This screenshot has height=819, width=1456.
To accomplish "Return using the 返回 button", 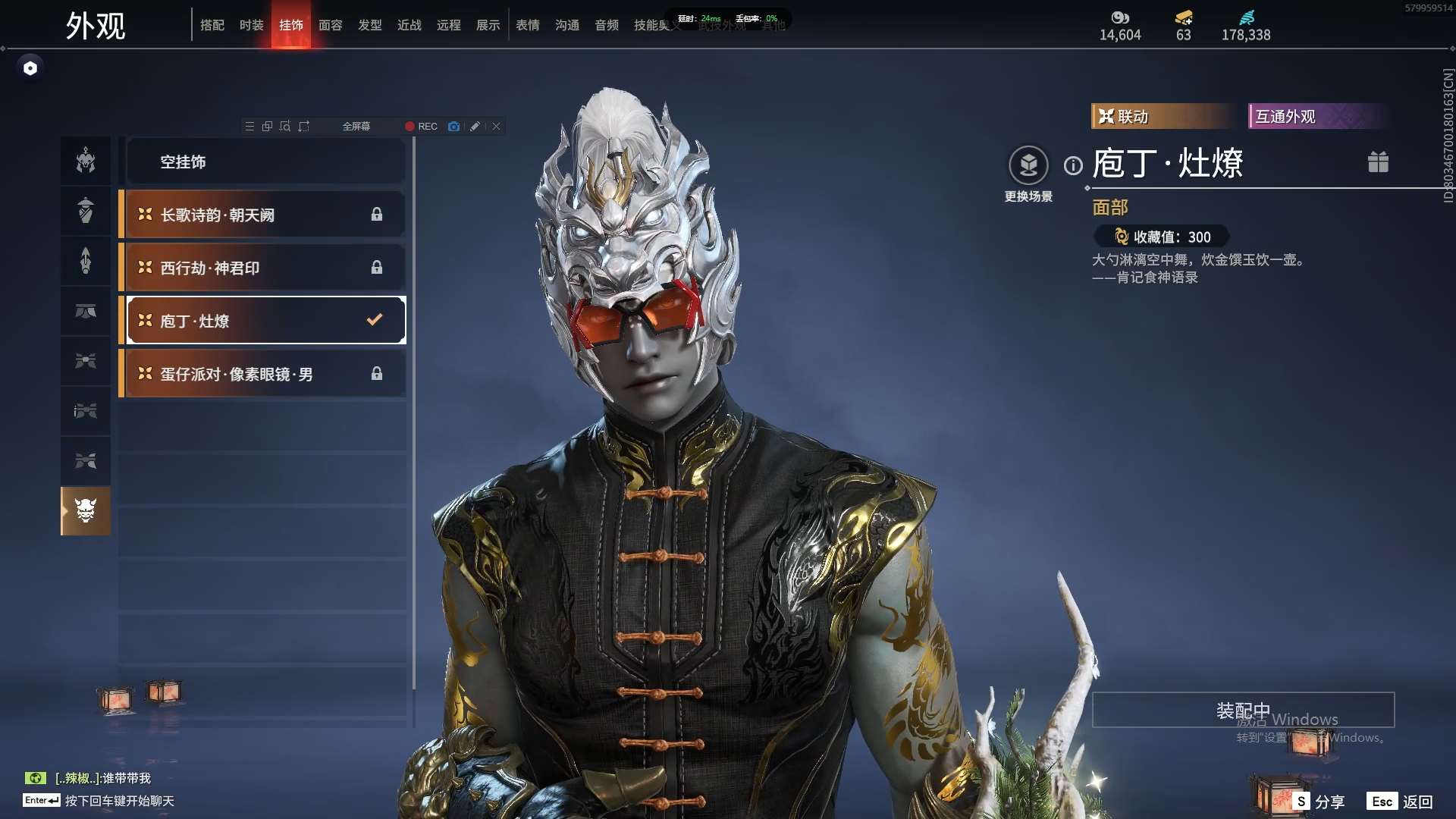I will (1400, 802).
